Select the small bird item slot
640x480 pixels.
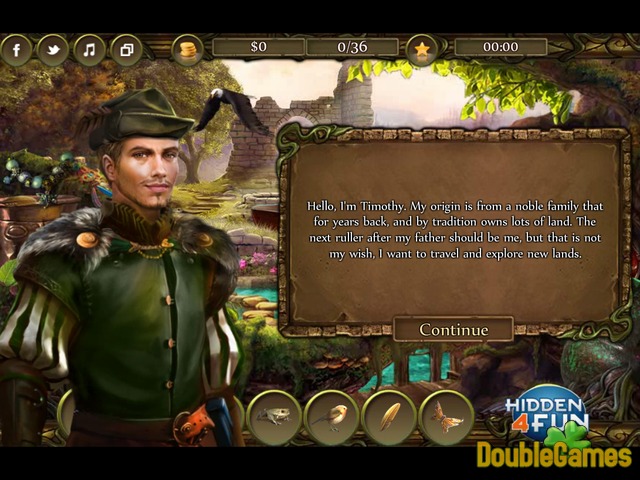(x=331, y=416)
